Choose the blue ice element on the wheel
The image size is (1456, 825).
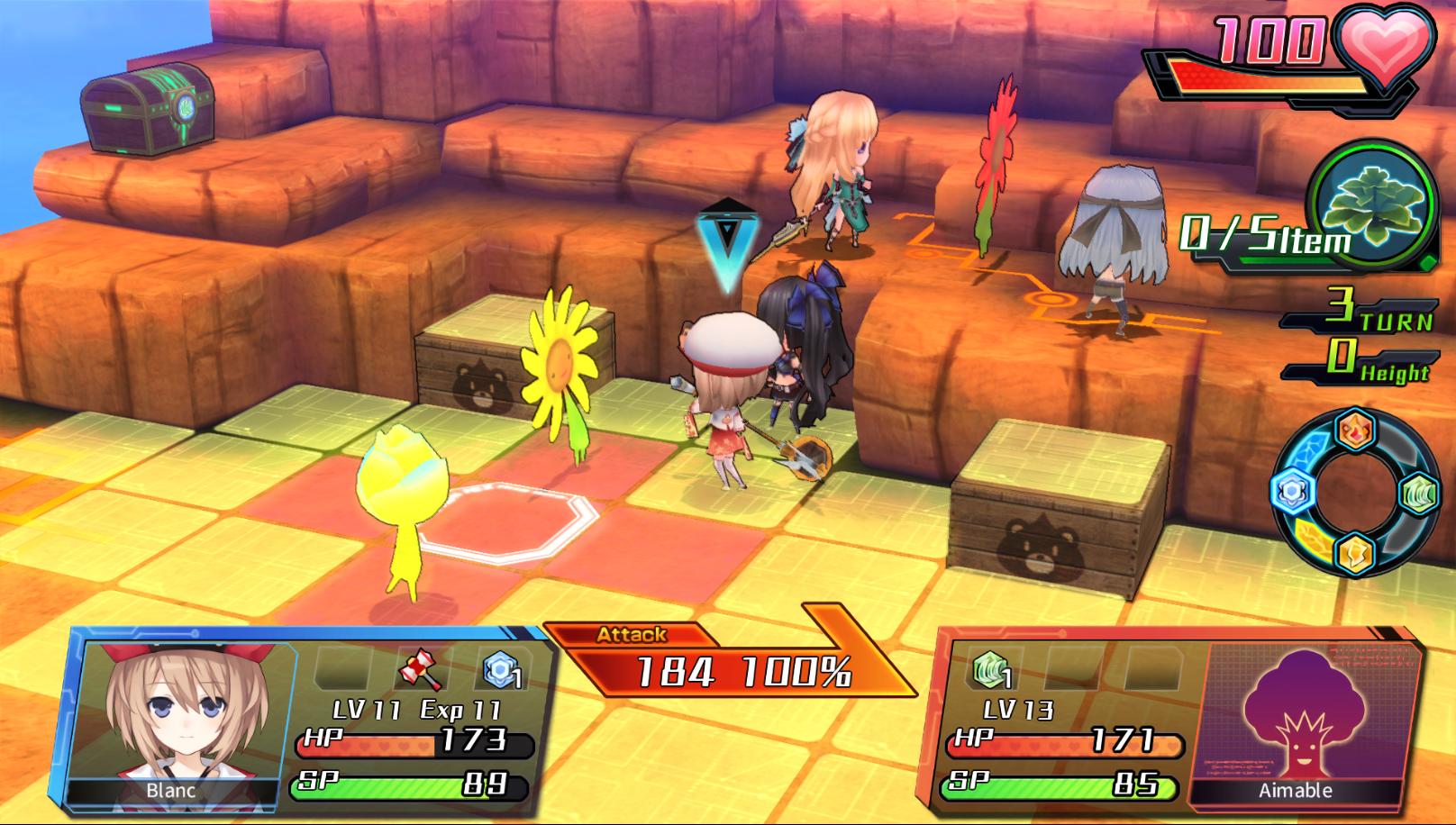(x=1292, y=493)
